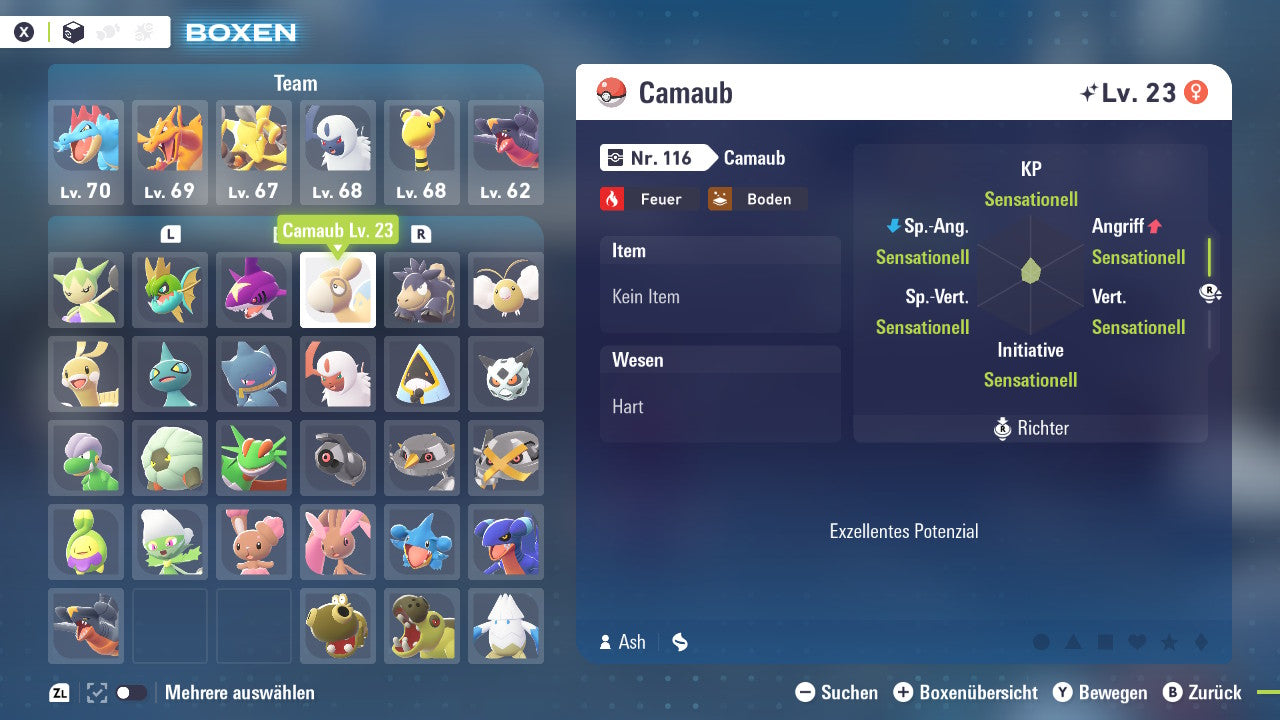Open the box storage icon in the top toolbar
The image size is (1280, 720).
73,31
